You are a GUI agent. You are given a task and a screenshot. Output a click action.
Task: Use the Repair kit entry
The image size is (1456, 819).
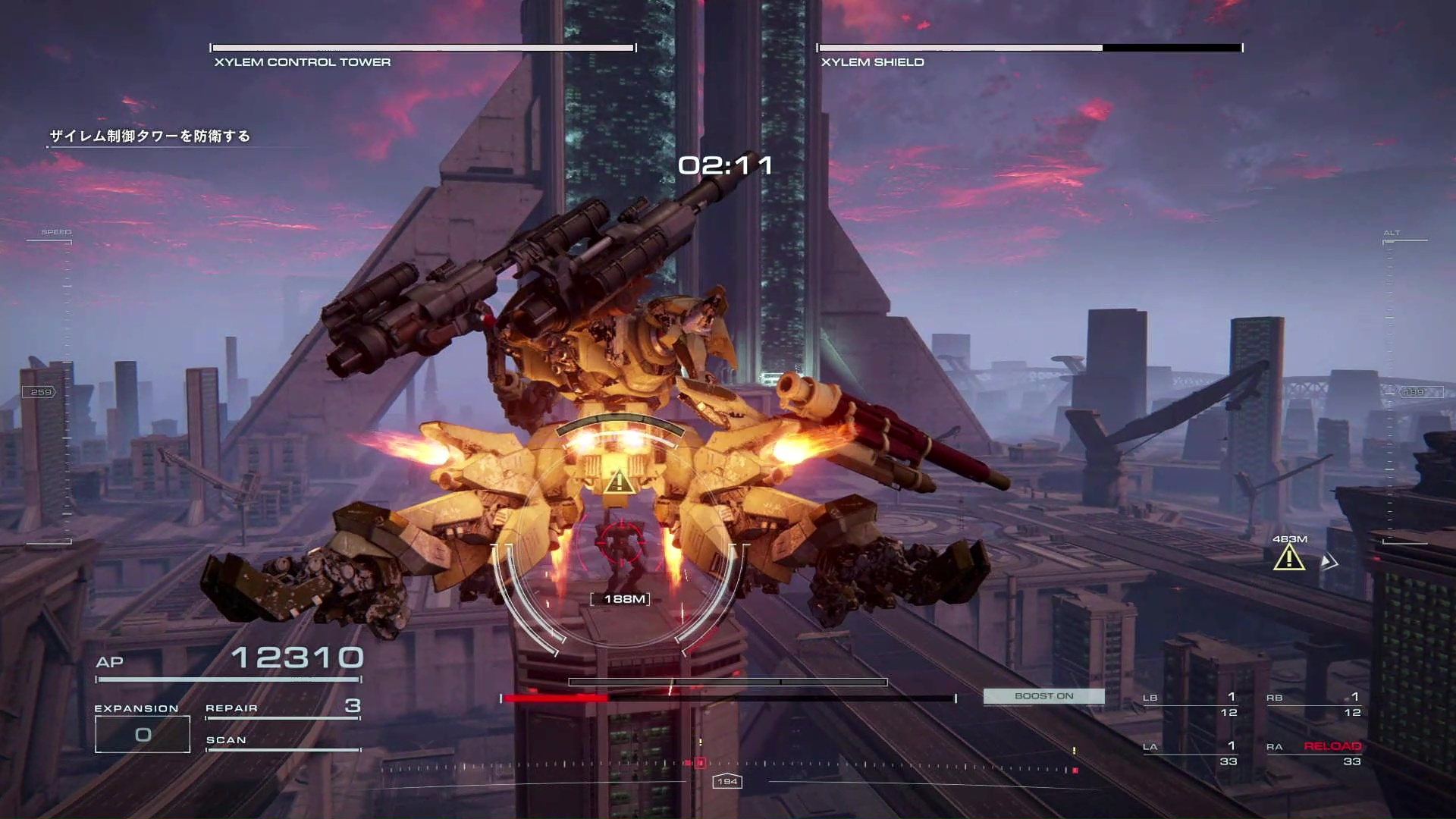tap(282, 708)
